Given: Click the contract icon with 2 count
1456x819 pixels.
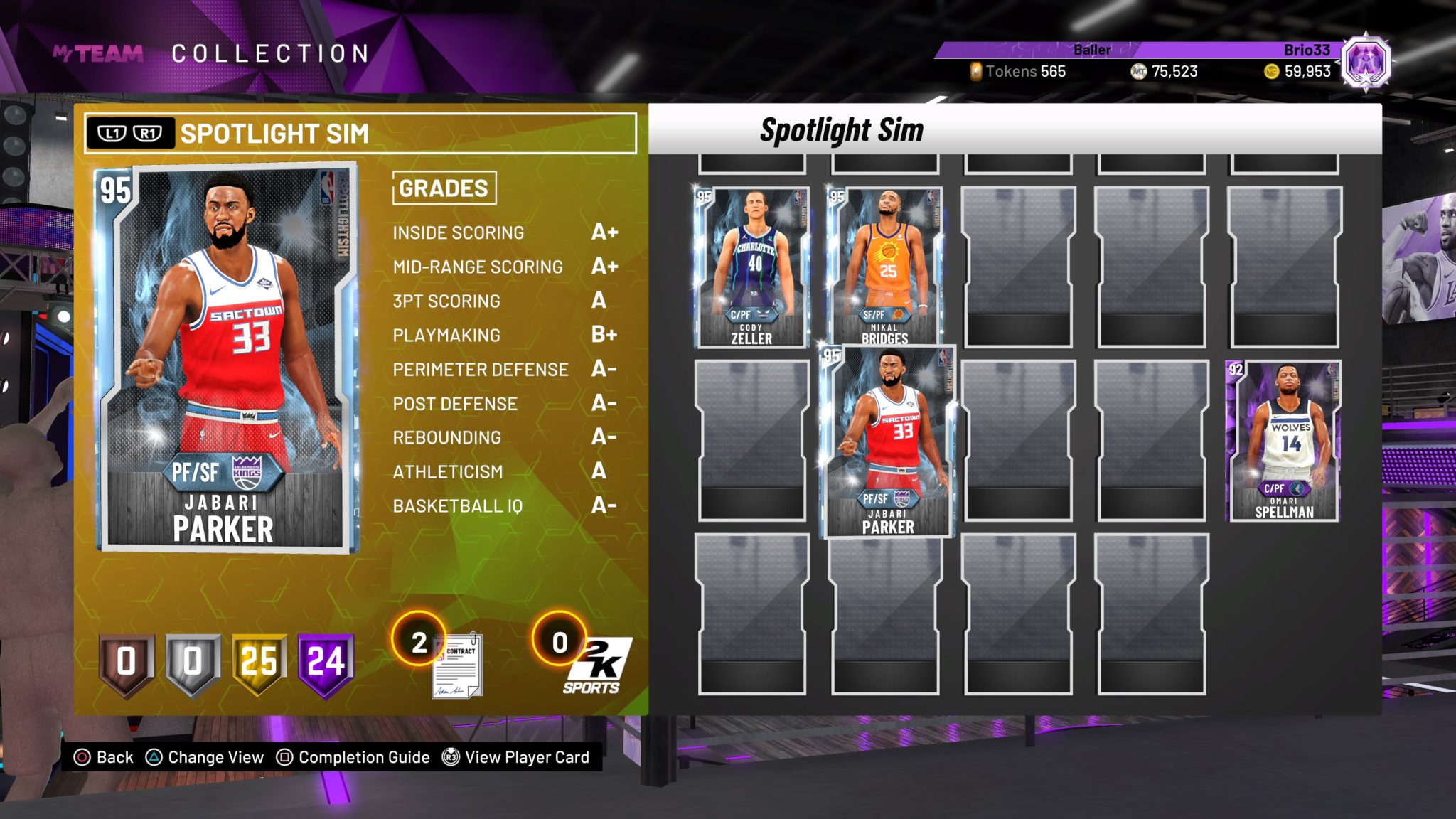Looking at the screenshot, I should [x=456, y=666].
